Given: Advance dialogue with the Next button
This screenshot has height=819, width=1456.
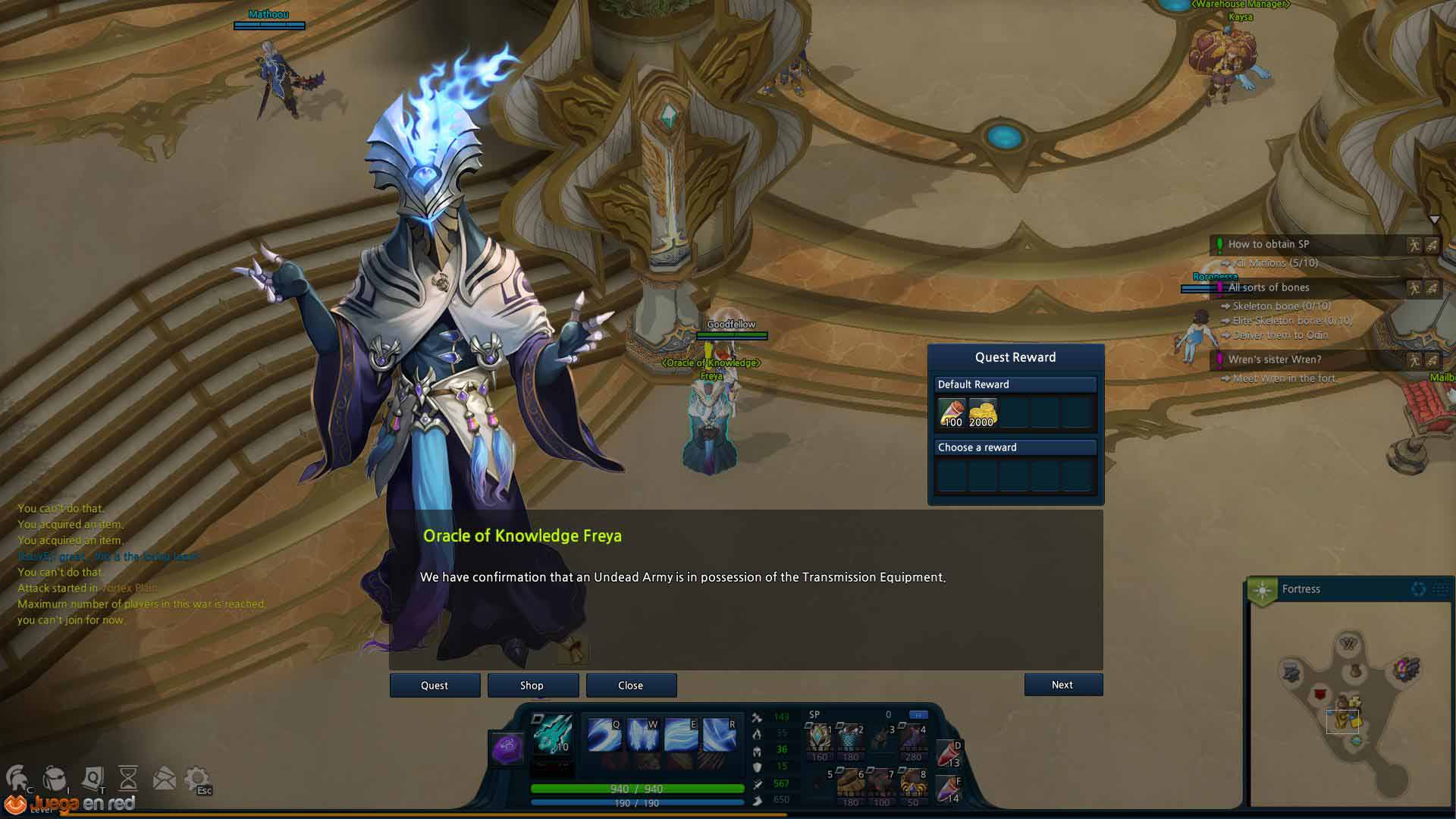Looking at the screenshot, I should tap(1062, 684).
